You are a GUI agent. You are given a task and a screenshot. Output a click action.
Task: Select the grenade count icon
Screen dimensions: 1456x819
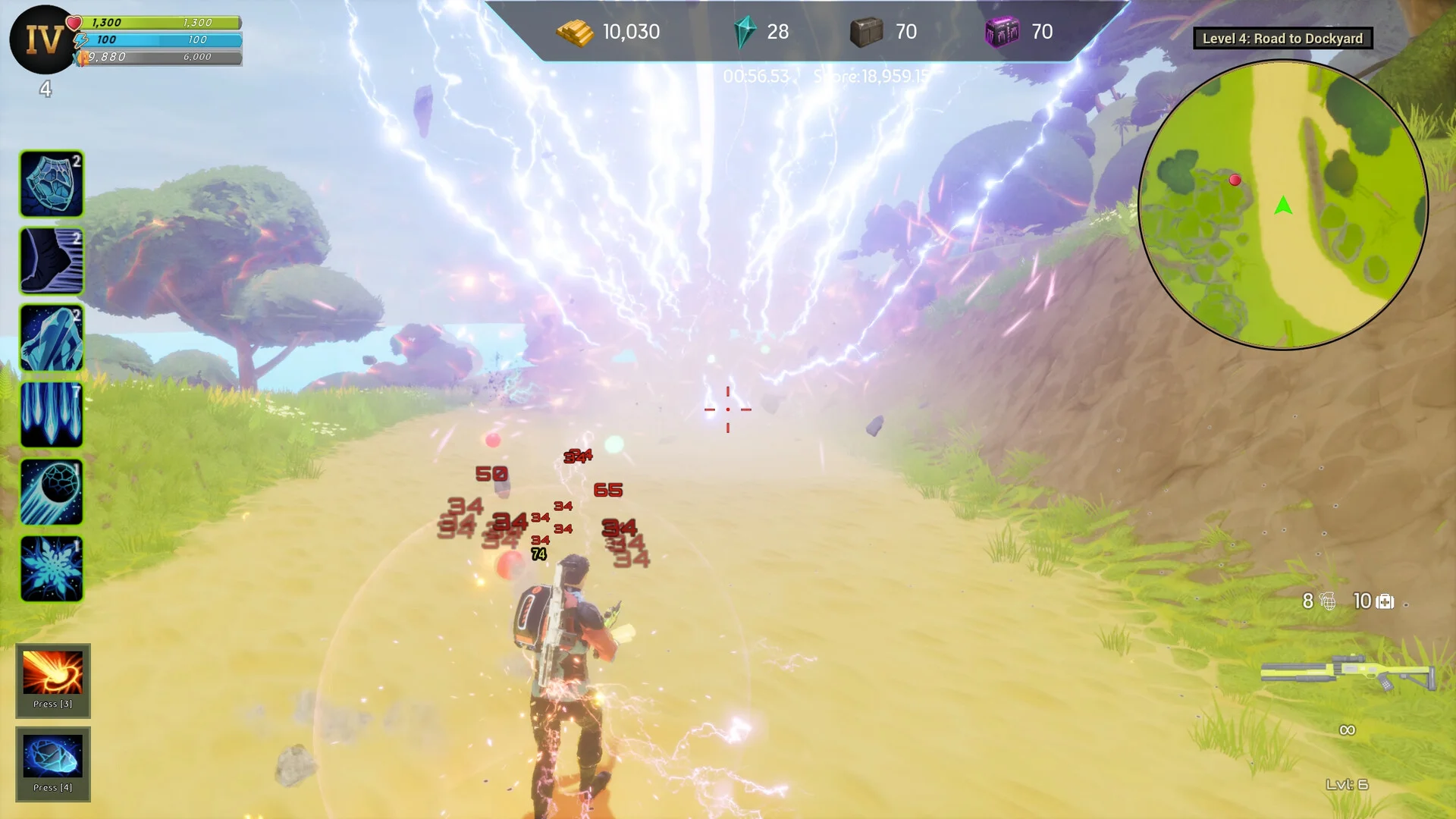pos(1328,601)
